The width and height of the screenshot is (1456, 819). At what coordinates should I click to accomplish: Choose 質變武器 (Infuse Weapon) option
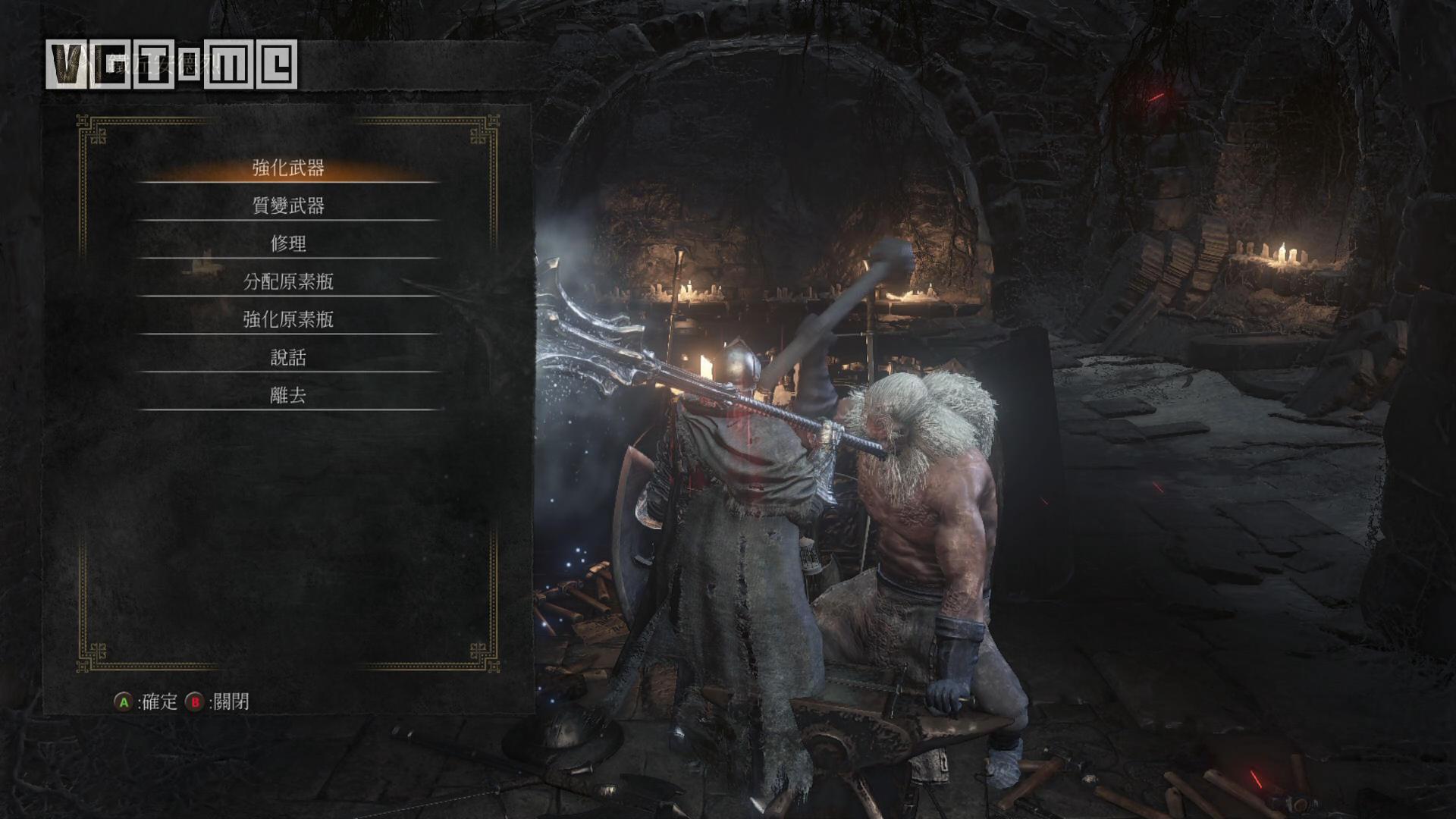[x=288, y=206]
